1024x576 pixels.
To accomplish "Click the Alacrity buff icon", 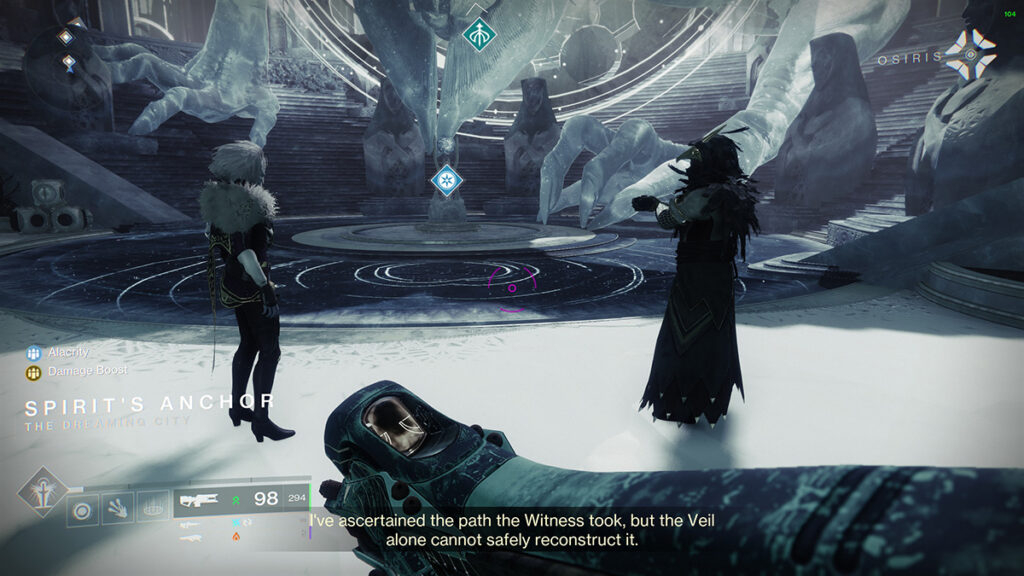I will (x=34, y=353).
